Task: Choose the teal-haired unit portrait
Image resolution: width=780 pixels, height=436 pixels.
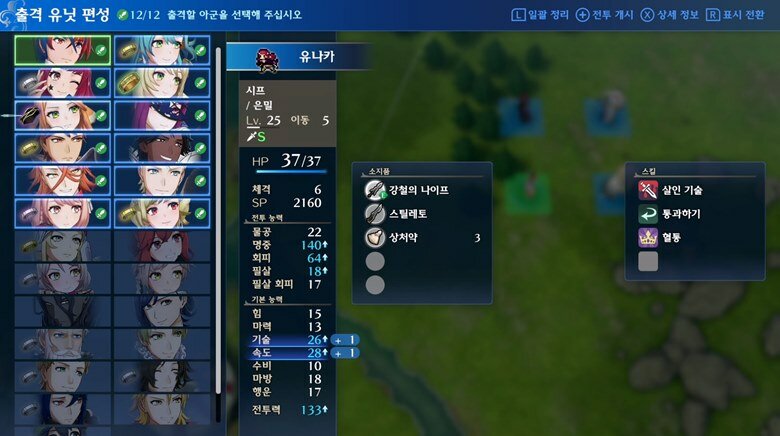Action: [x=161, y=50]
